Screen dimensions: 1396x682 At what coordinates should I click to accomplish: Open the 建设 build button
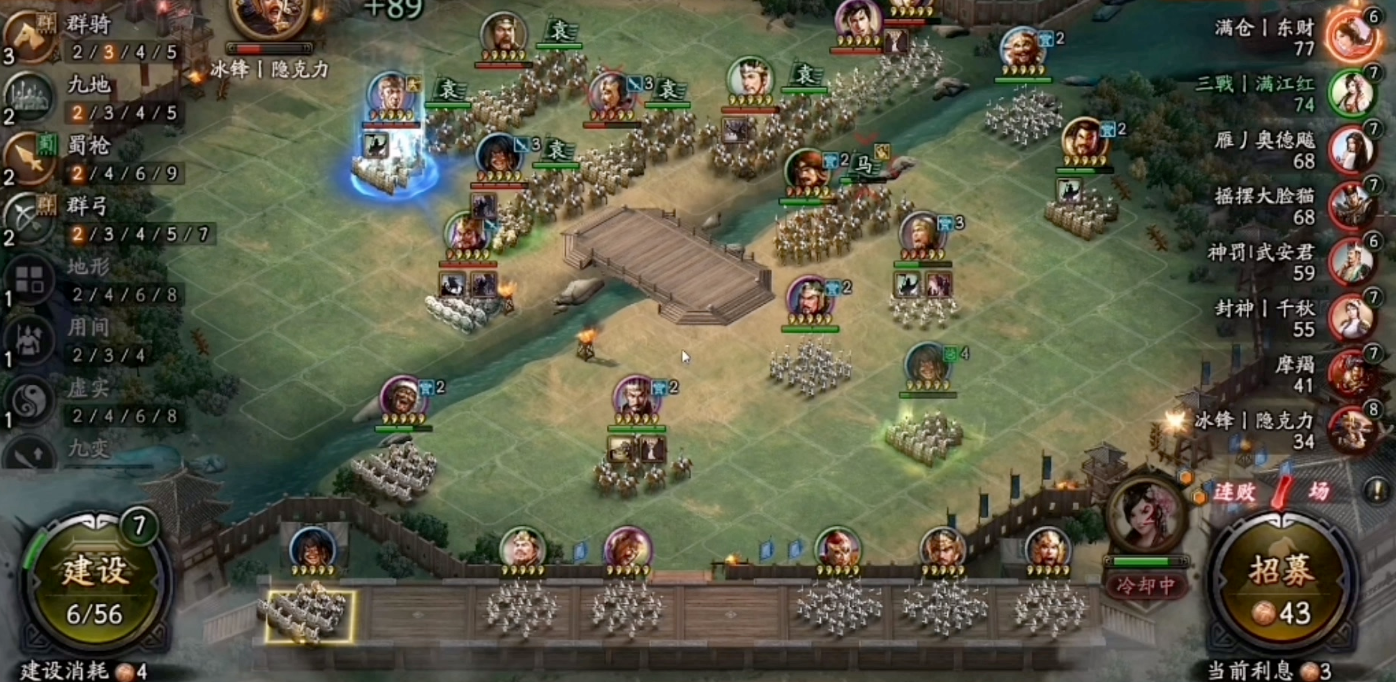point(96,584)
